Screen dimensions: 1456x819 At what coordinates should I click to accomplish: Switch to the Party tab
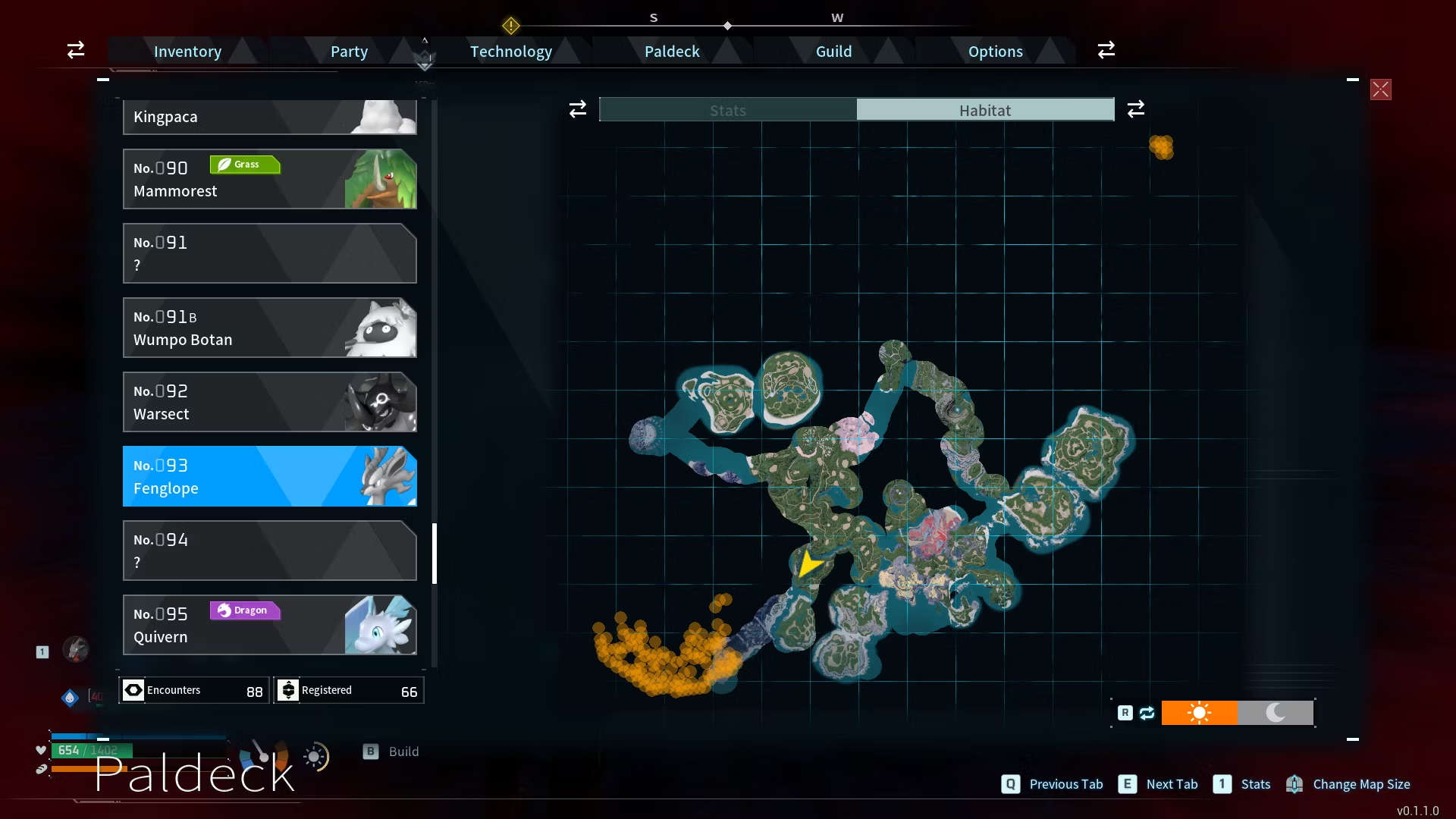(349, 52)
